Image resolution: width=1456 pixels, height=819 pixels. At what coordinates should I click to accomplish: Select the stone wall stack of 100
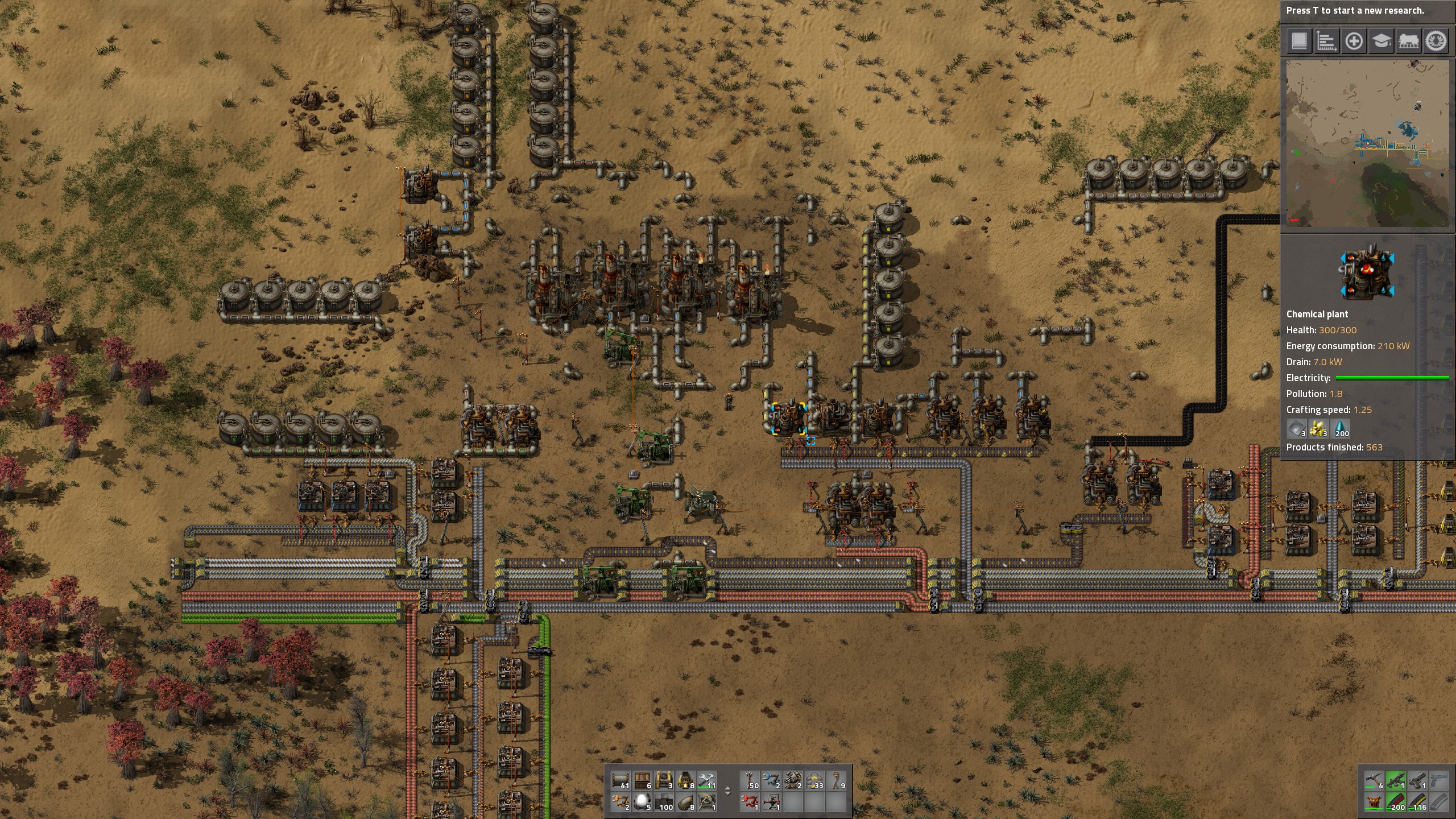(x=664, y=802)
